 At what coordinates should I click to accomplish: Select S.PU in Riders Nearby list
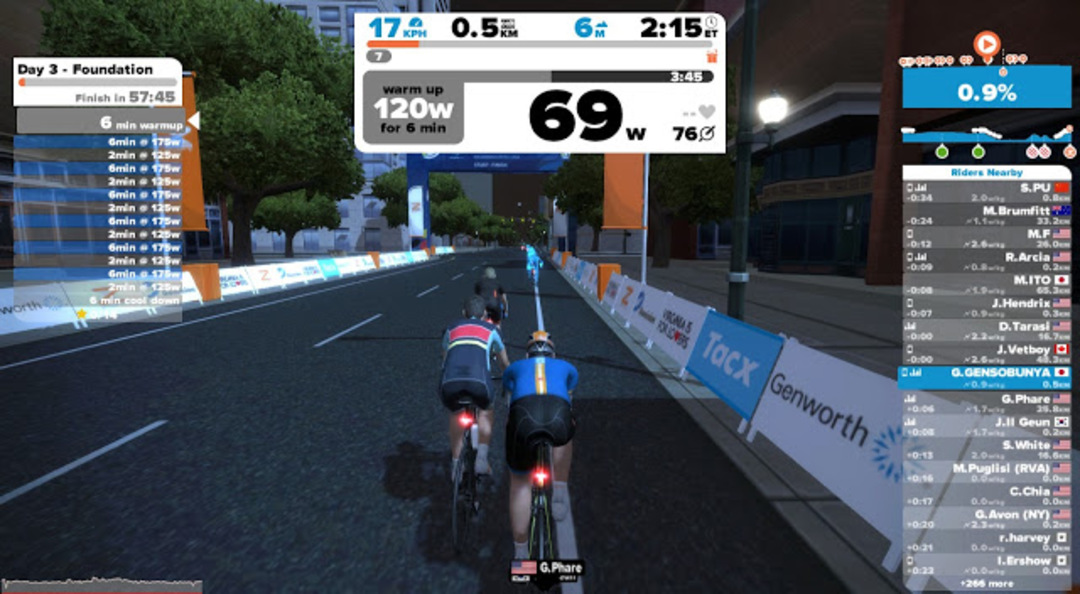pos(986,192)
